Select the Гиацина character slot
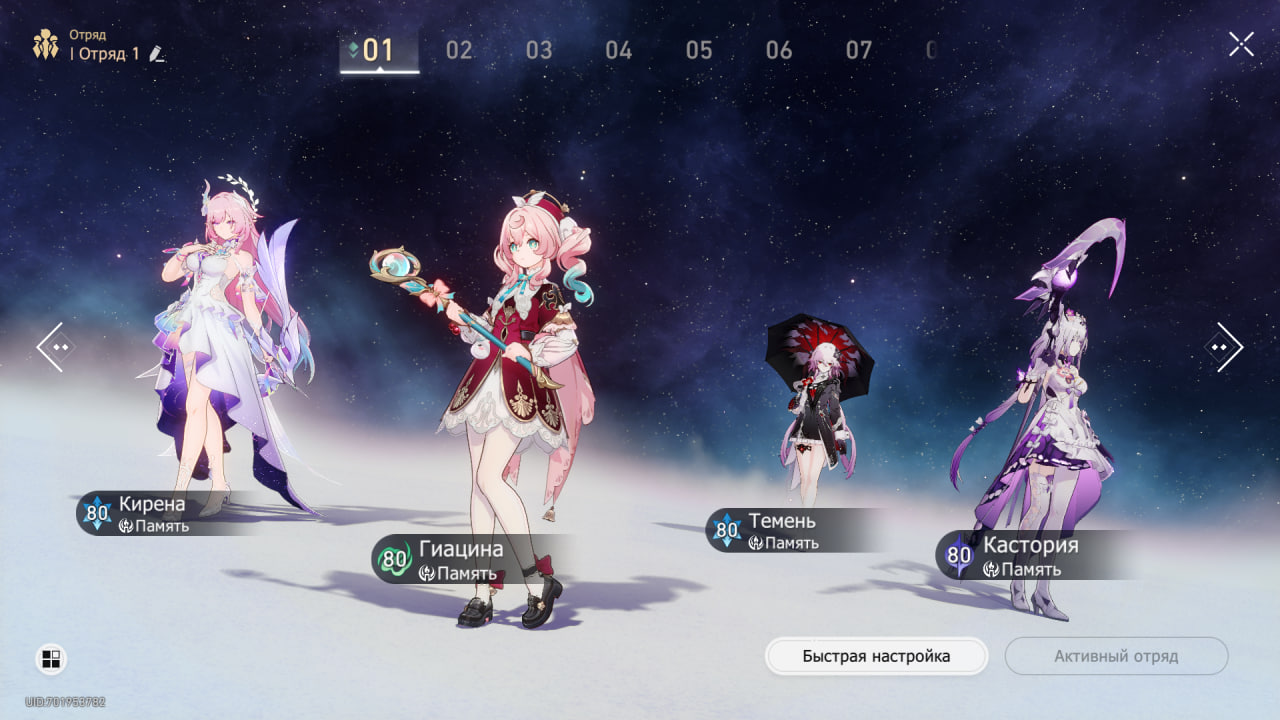The width and height of the screenshot is (1280, 720). point(510,400)
